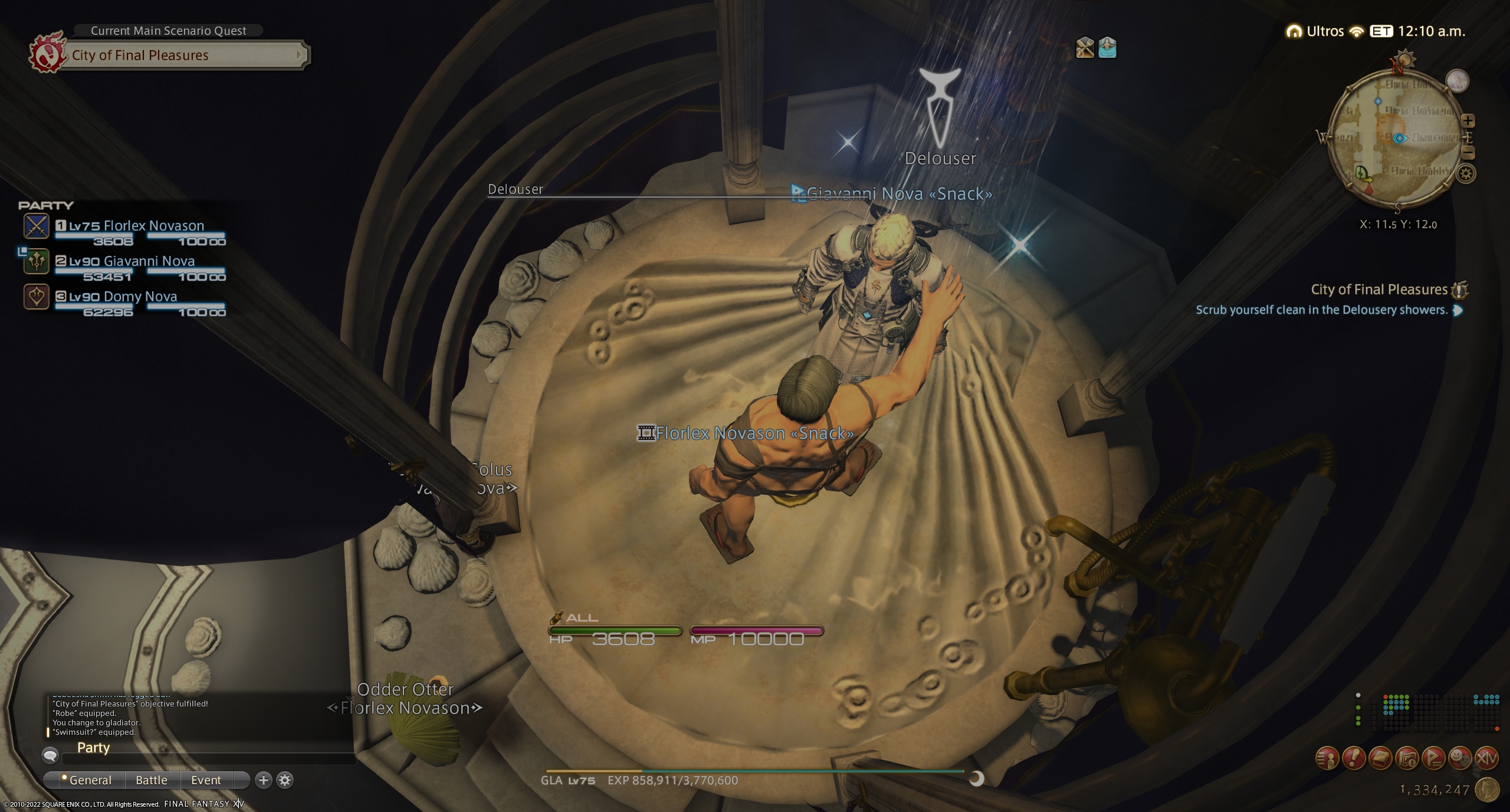Open the Character main menu icon
The width and height of the screenshot is (1510, 812).
click(1327, 758)
